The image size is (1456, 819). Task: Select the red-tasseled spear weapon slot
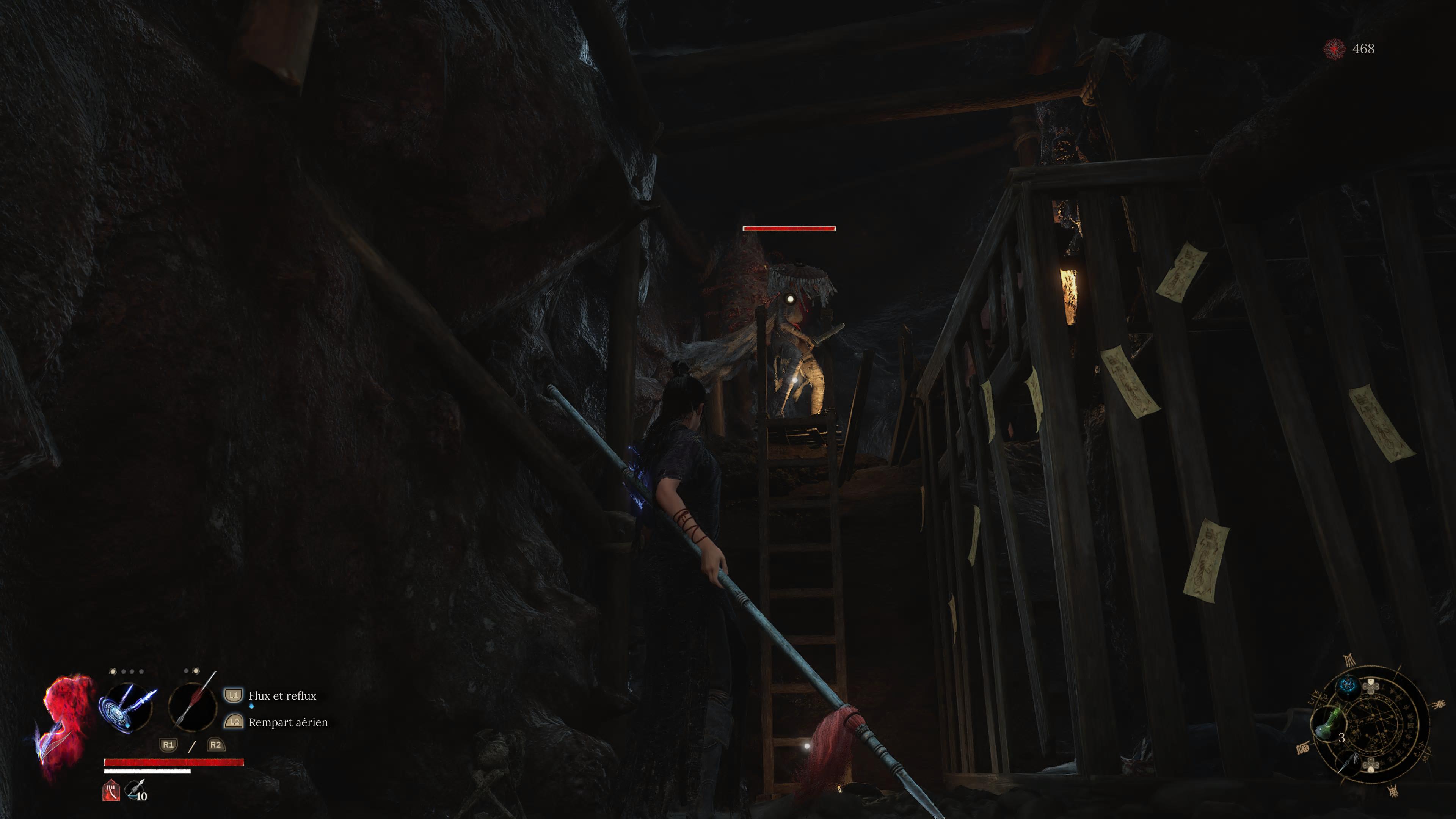(x=193, y=706)
